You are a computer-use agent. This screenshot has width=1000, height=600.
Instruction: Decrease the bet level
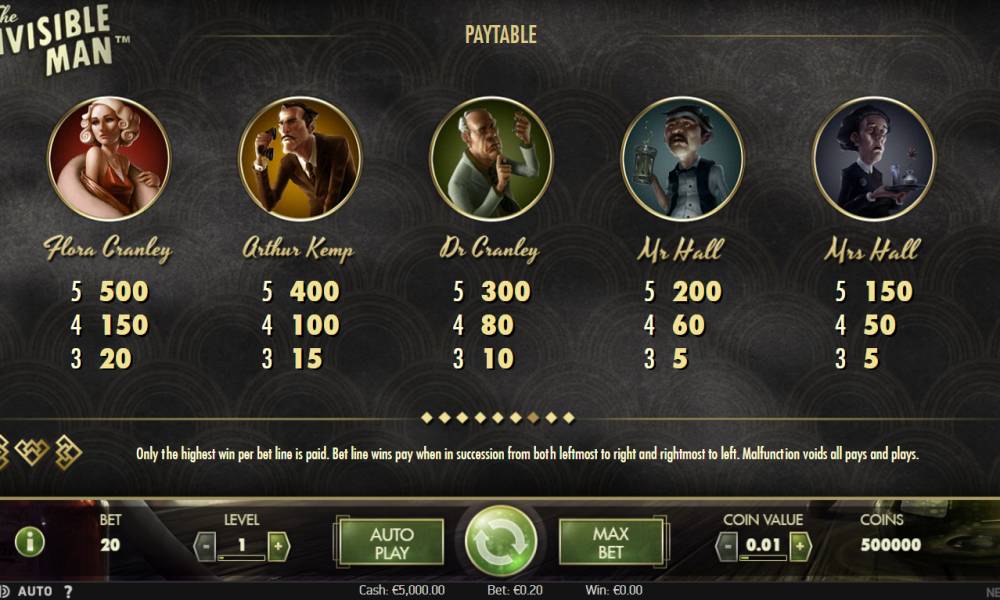click(x=203, y=546)
